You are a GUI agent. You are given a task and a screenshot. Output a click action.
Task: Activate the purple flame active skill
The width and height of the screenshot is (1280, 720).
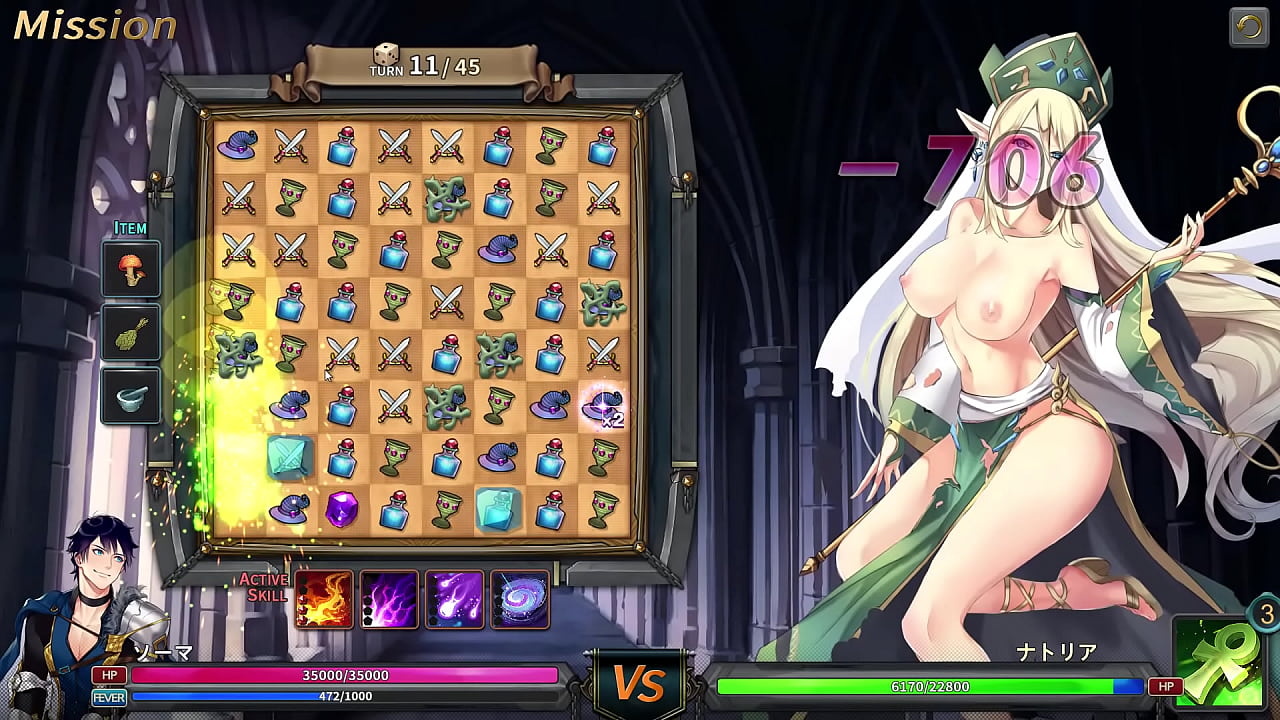[x=389, y=600]
